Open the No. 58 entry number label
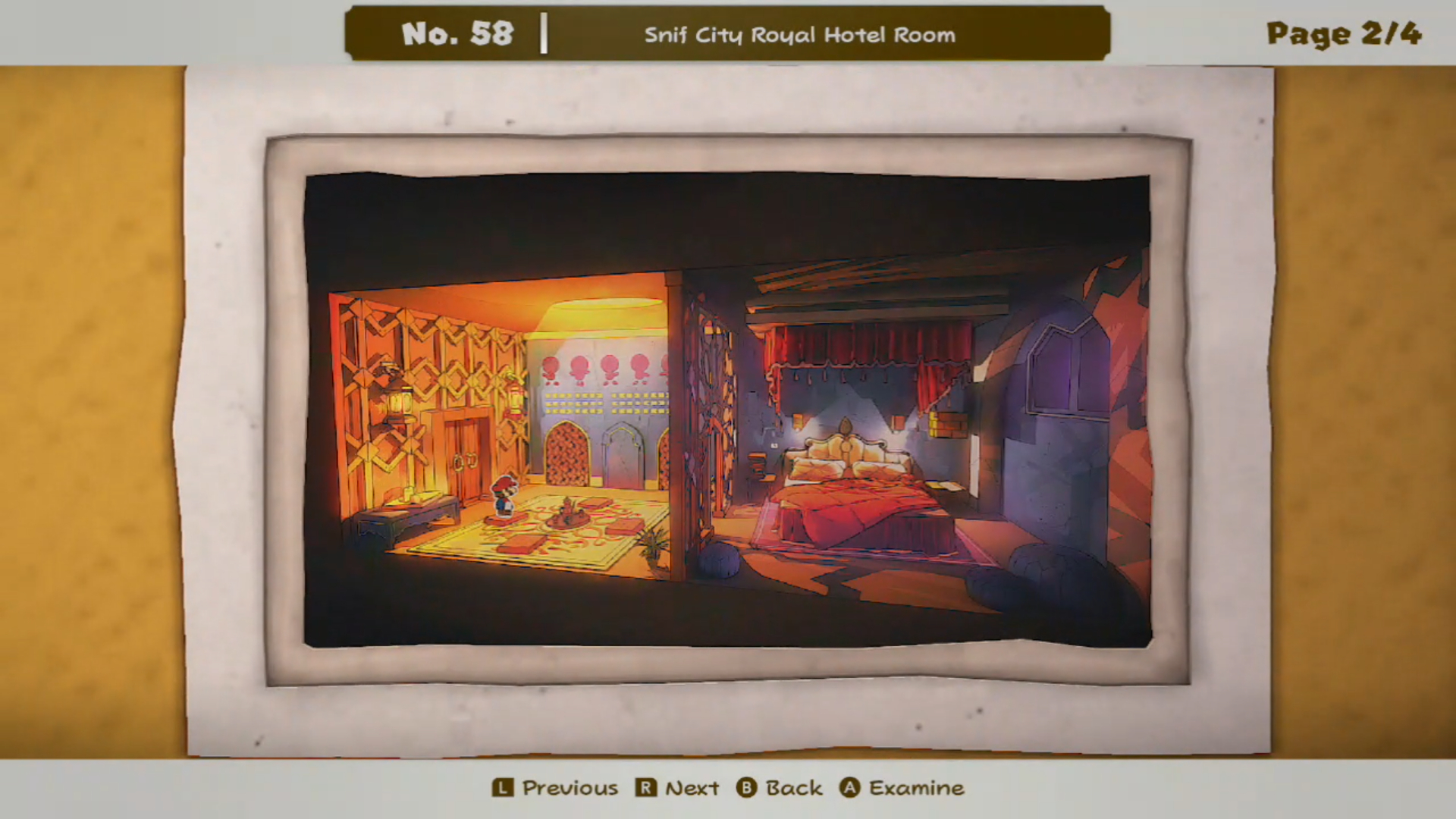 click(x=460, y=33)
